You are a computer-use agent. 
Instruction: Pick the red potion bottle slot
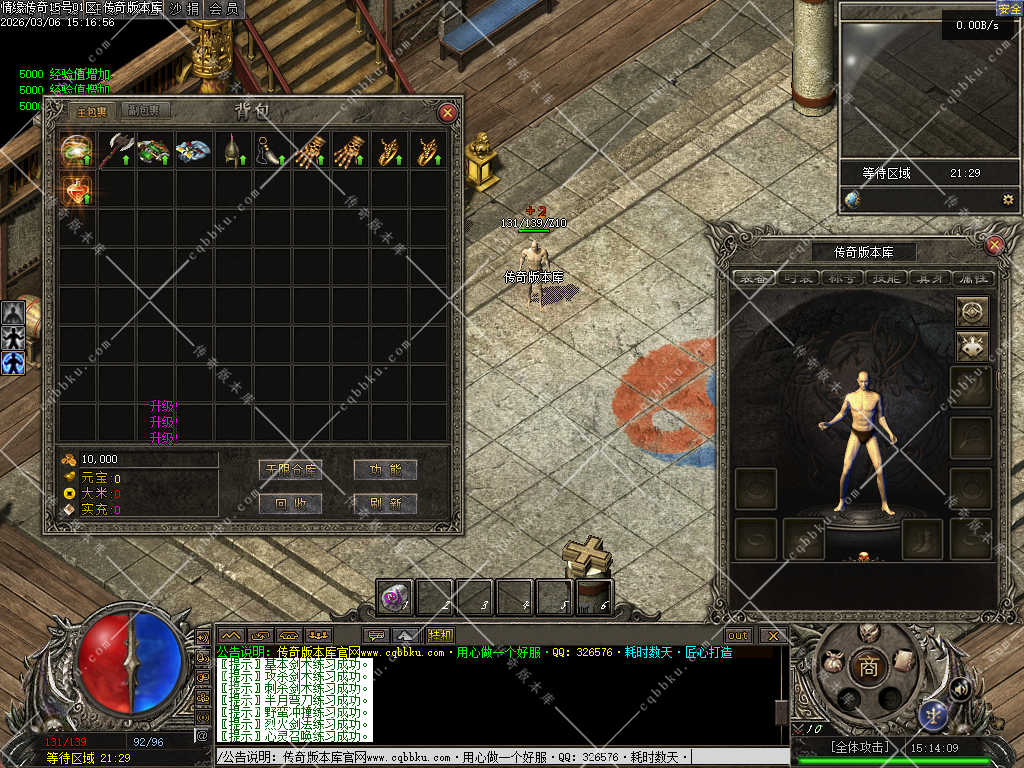[77, 189]
